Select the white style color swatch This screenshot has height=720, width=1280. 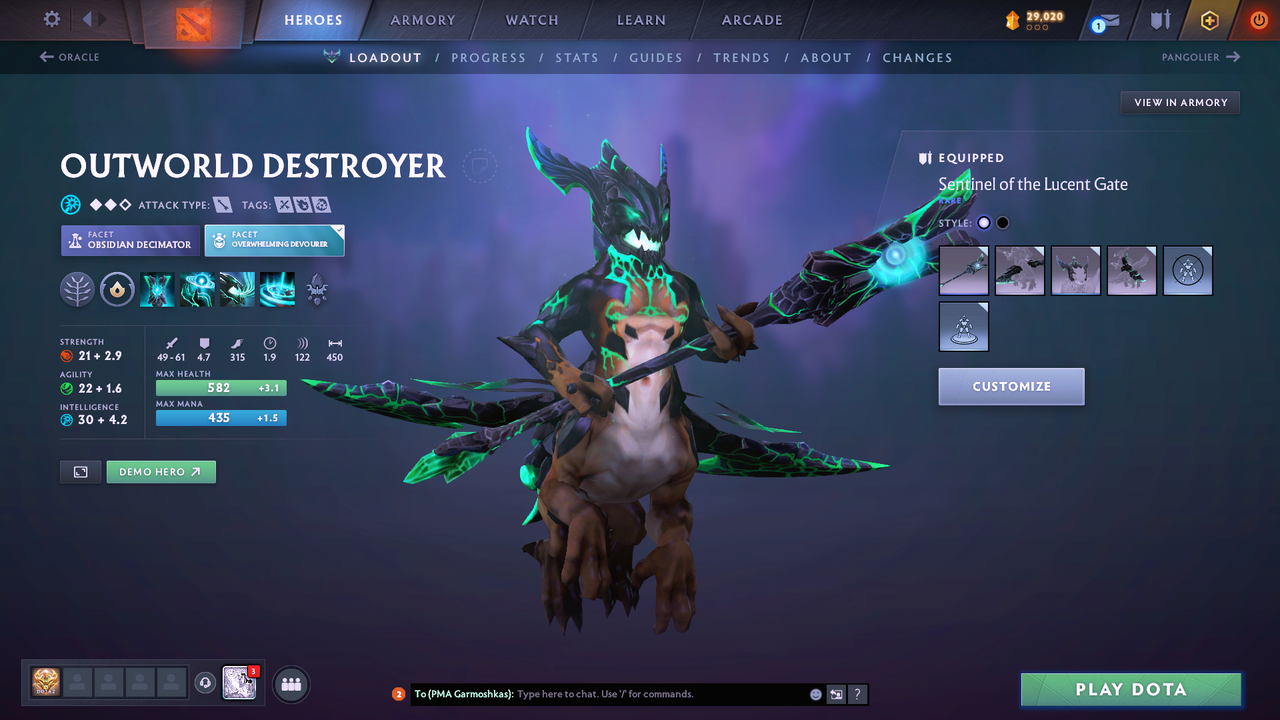(983, 222)
